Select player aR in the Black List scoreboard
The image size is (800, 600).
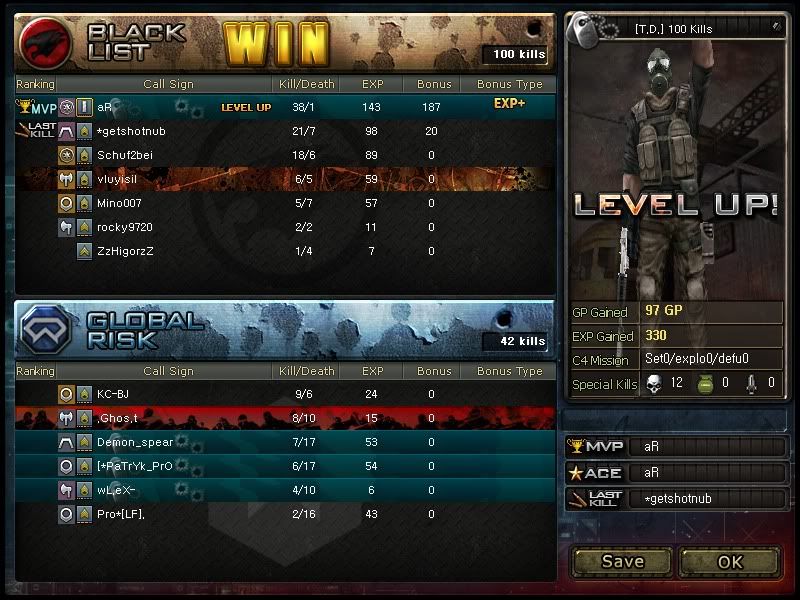106,107
